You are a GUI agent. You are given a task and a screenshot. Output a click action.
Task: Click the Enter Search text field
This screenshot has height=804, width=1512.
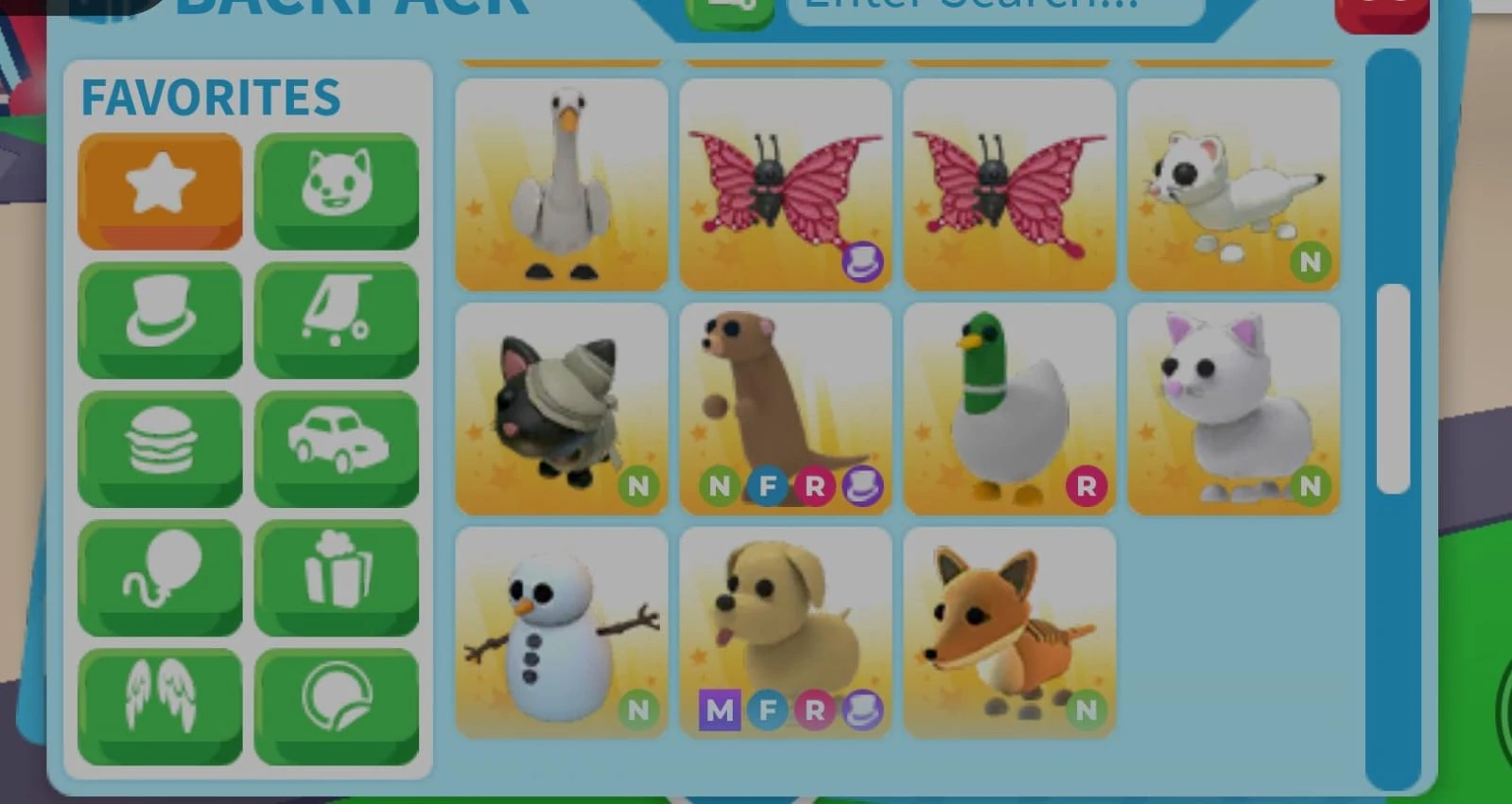993,8
